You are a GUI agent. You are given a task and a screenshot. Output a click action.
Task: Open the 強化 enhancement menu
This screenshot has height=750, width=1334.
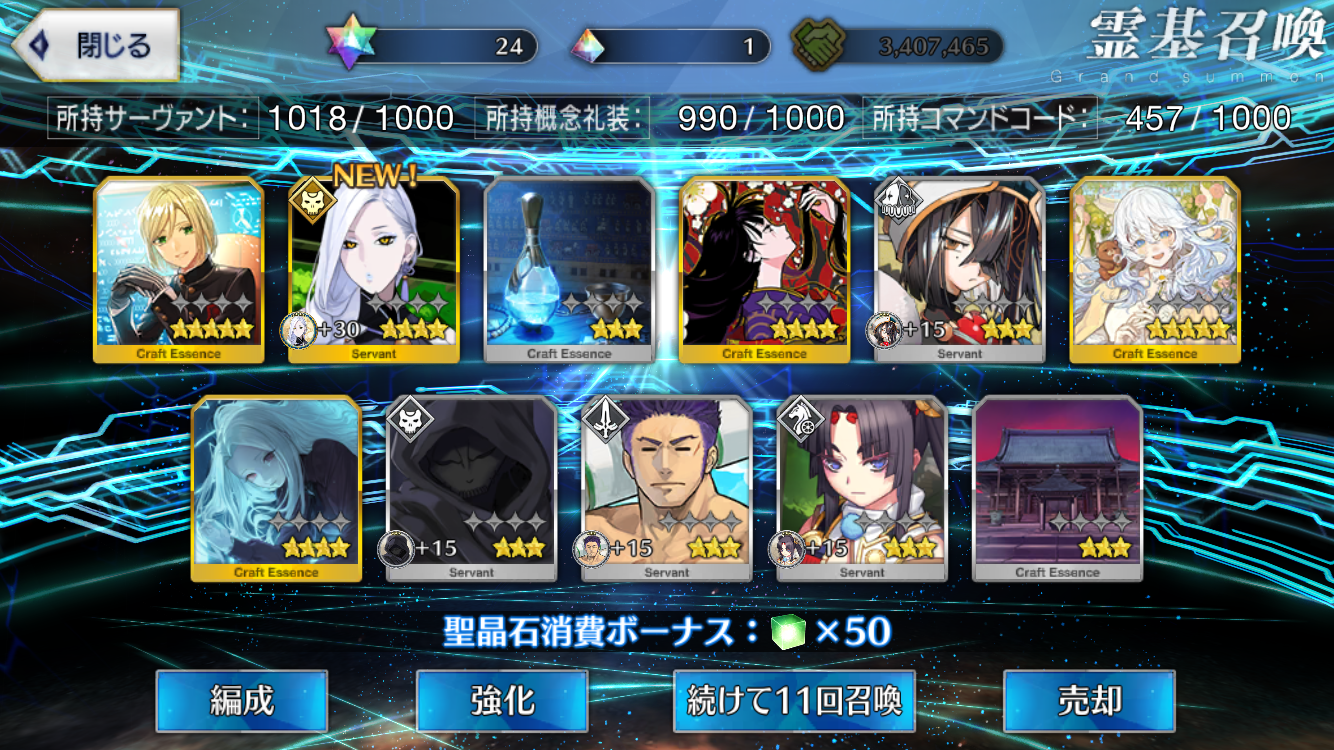502,701
